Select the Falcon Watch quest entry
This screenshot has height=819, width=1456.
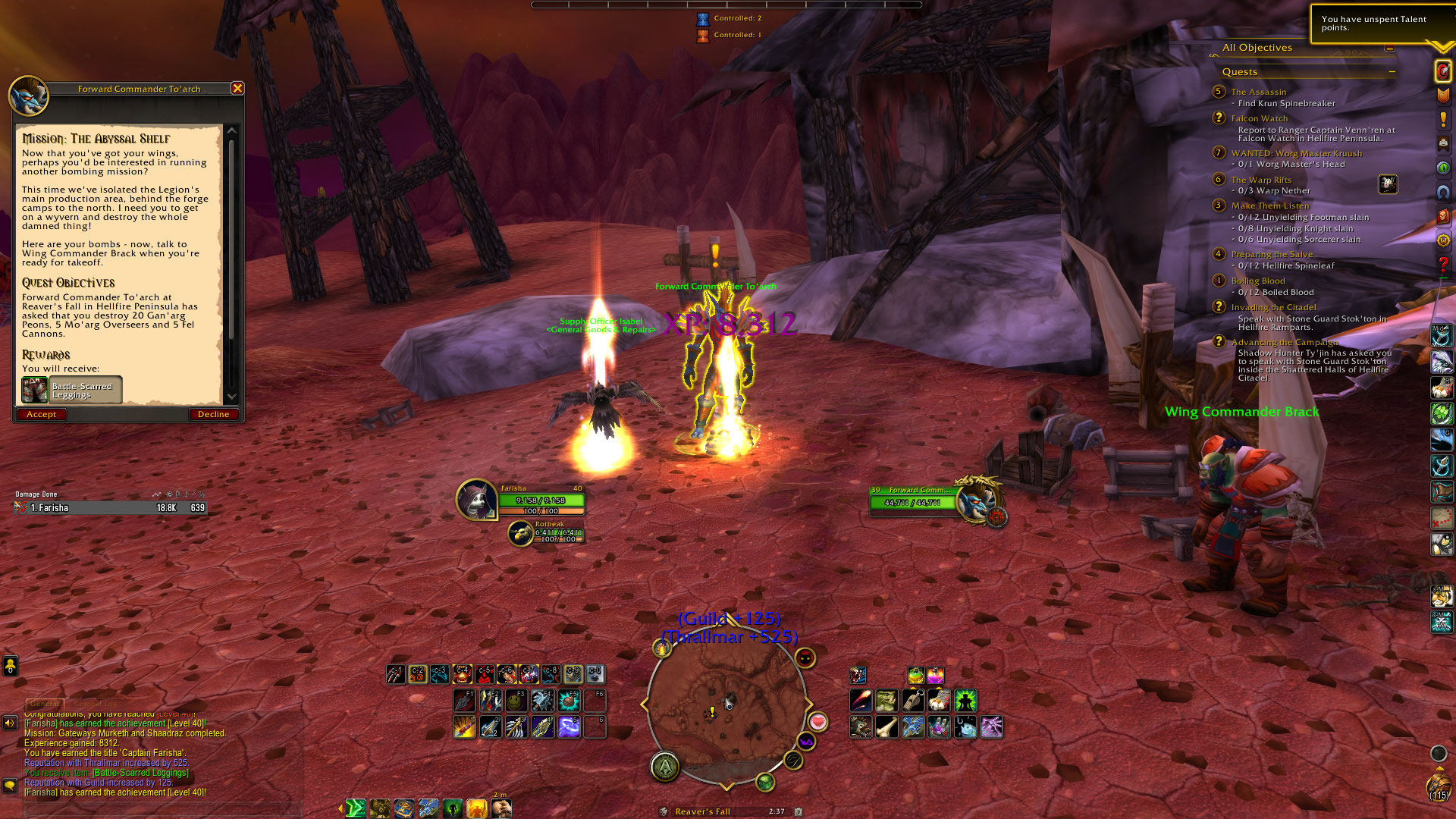coord(1259,118)
